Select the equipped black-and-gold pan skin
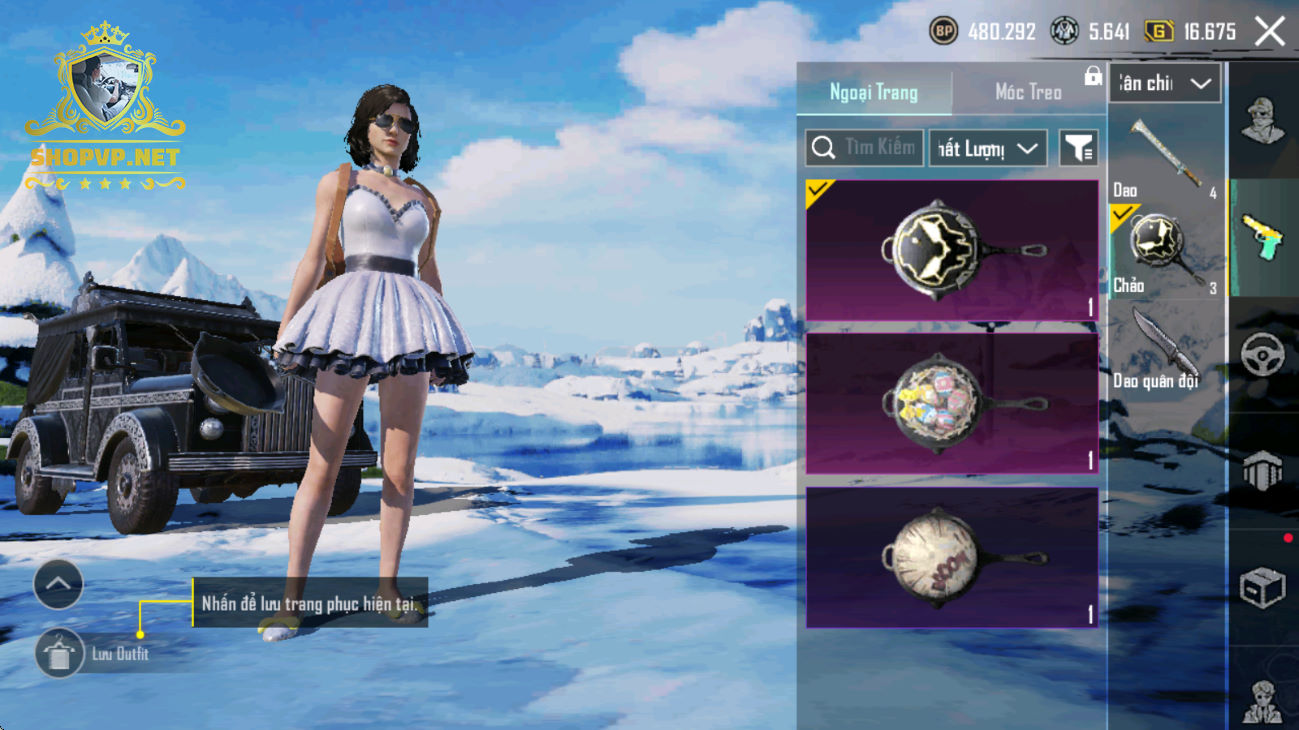The height and width of the screenshot is (730, 1299). pyautogui.click(x=951, y=250)
